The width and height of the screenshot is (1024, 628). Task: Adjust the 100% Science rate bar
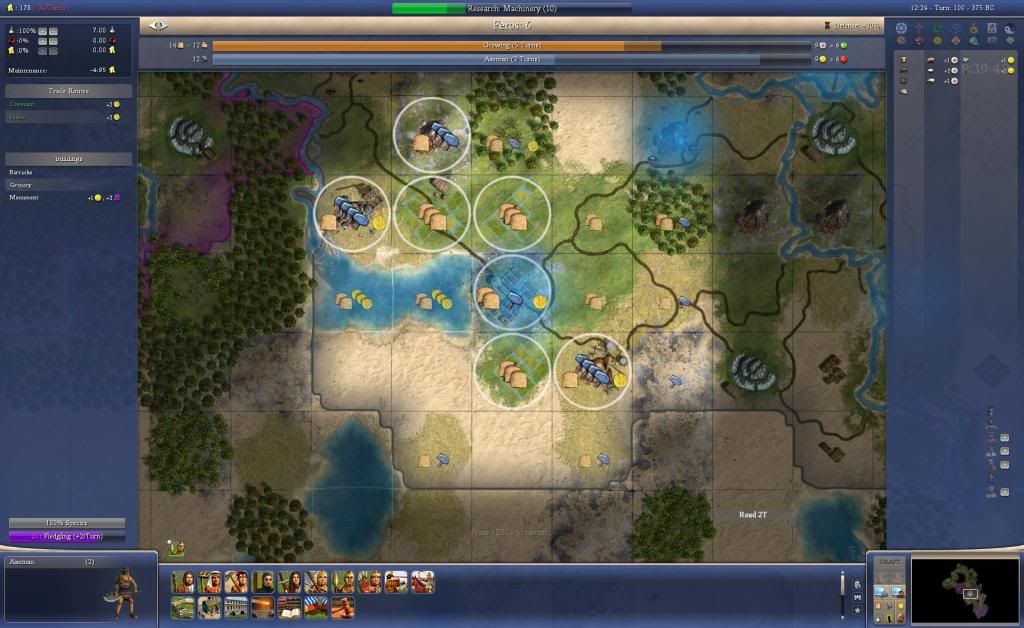coord(67,523)
